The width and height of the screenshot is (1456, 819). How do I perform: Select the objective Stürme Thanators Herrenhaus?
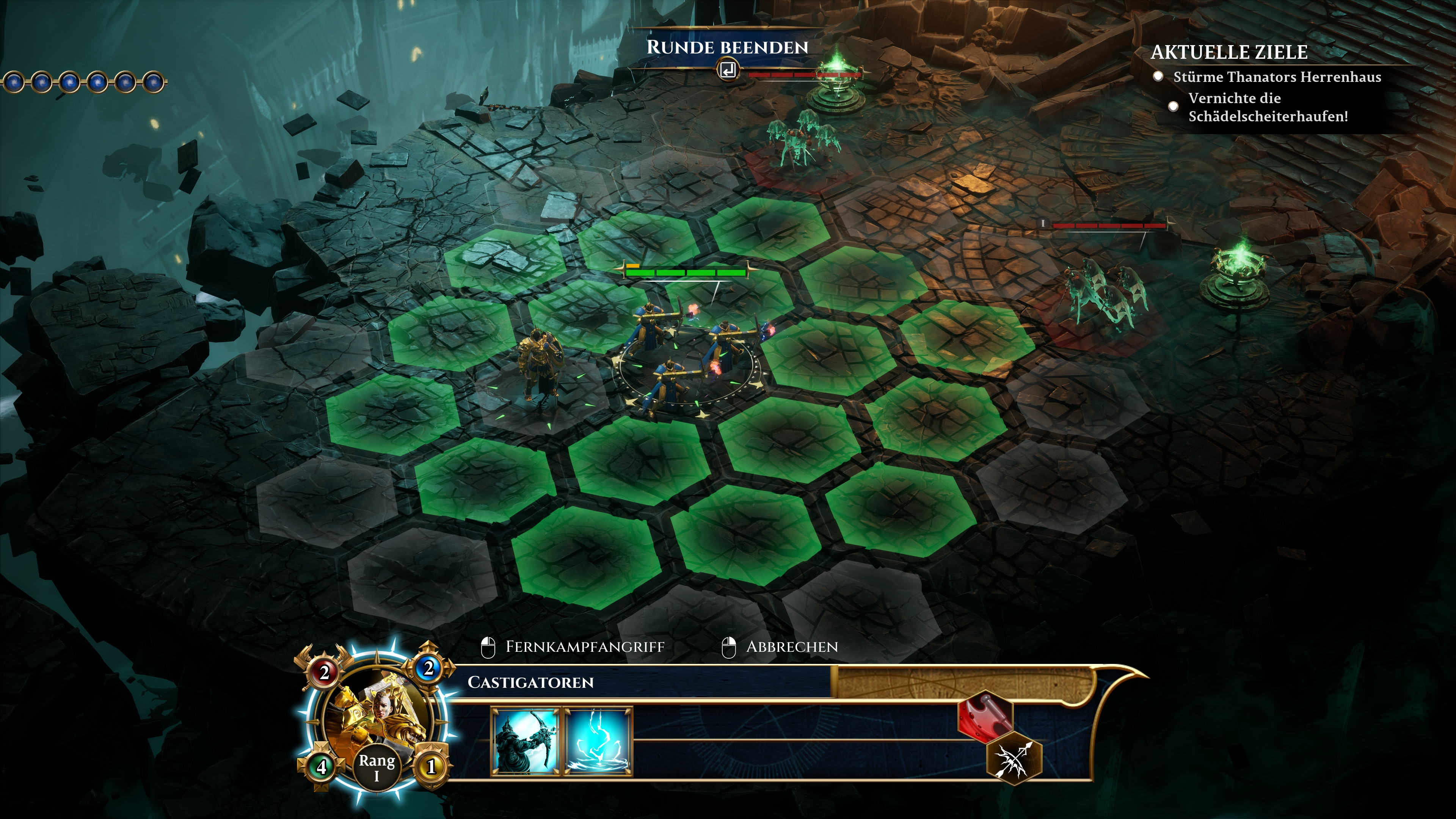[x=1277, y=77]
